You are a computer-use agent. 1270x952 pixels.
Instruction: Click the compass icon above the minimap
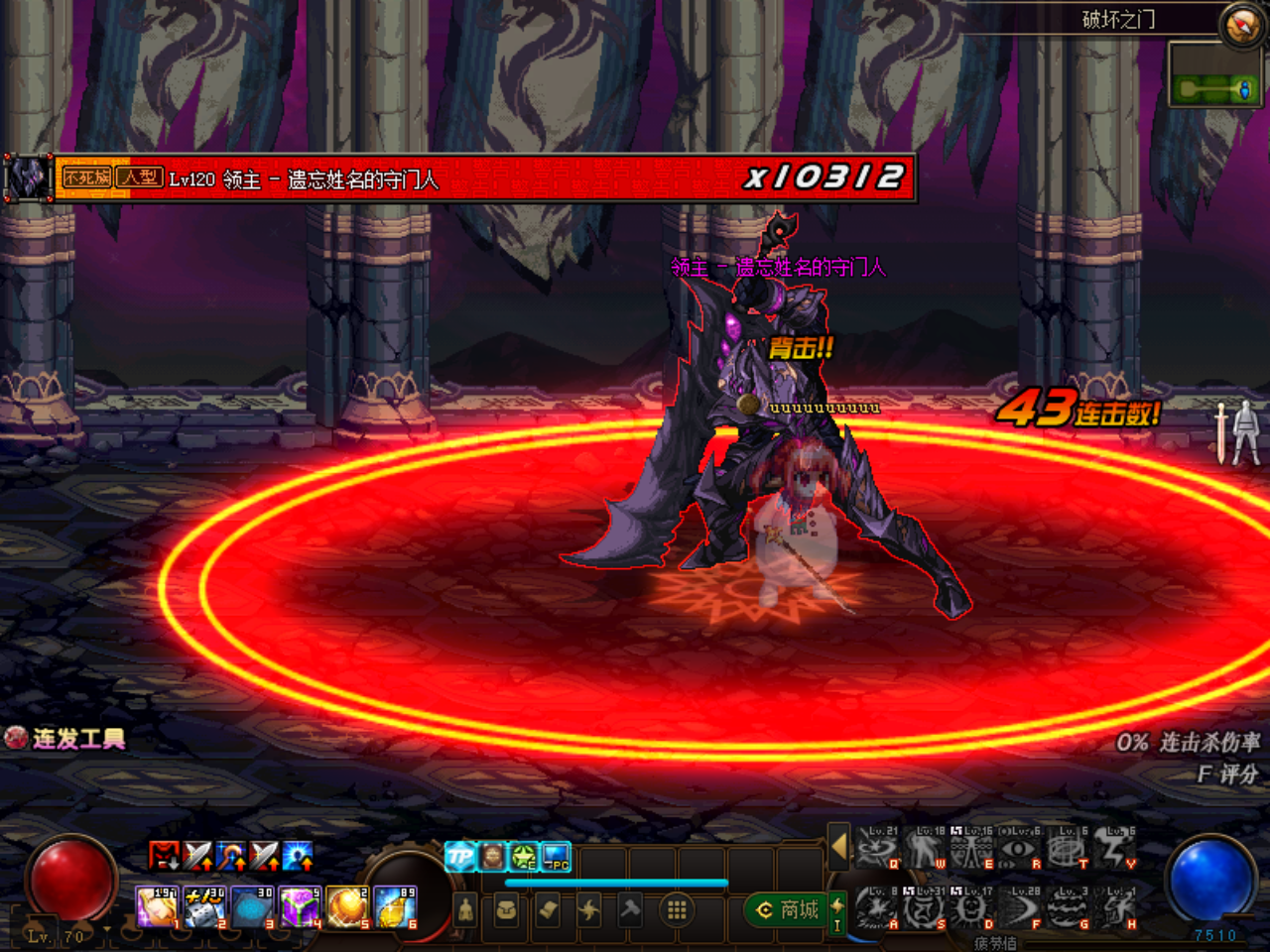tap(1240, 25)
